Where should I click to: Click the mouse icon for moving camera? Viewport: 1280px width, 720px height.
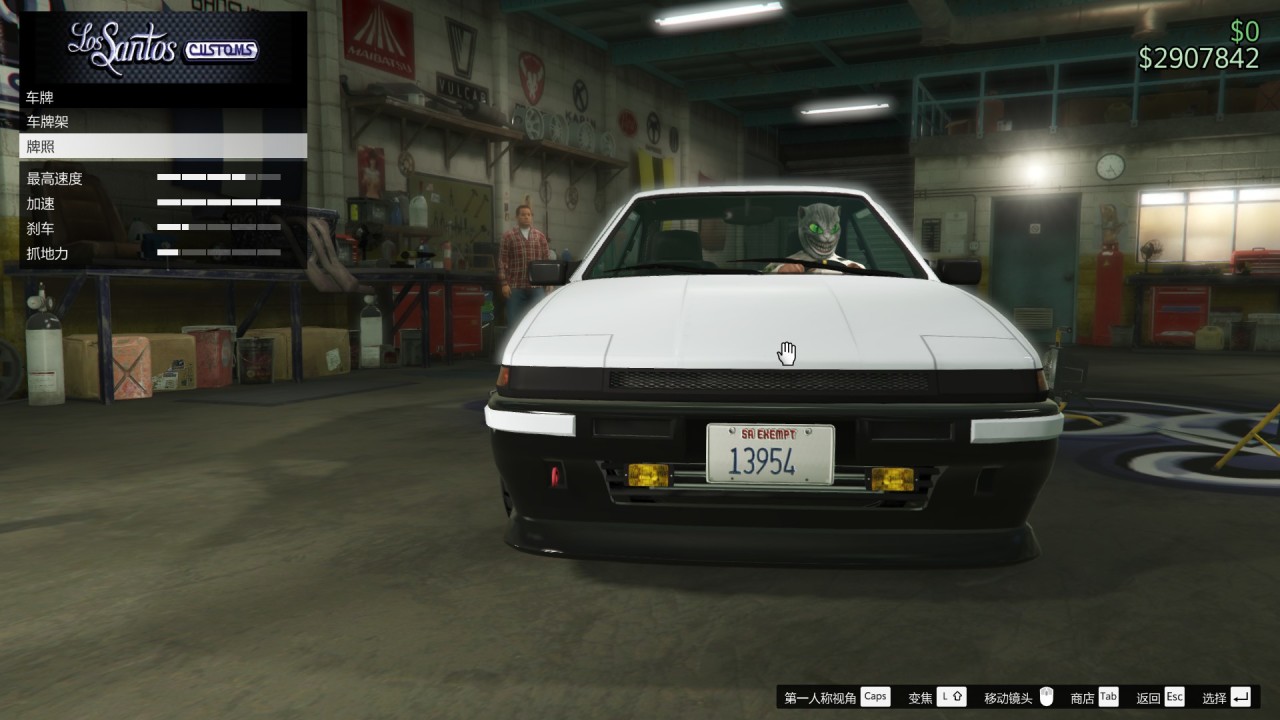[x=1046, y=695]
